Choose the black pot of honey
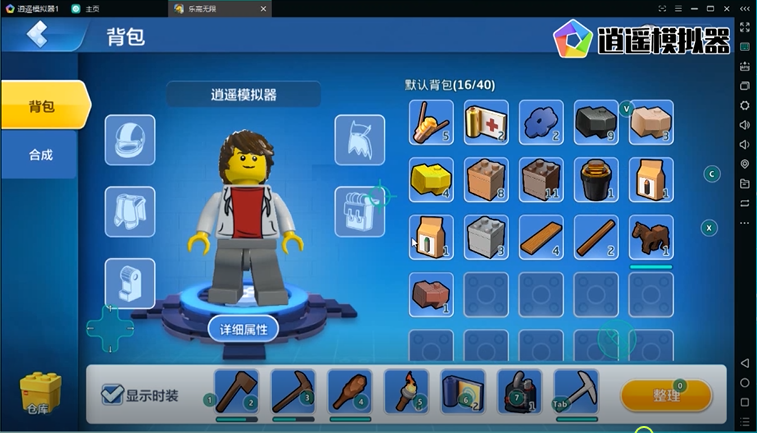This screenshot has width=757, height=433. point(596,180)
